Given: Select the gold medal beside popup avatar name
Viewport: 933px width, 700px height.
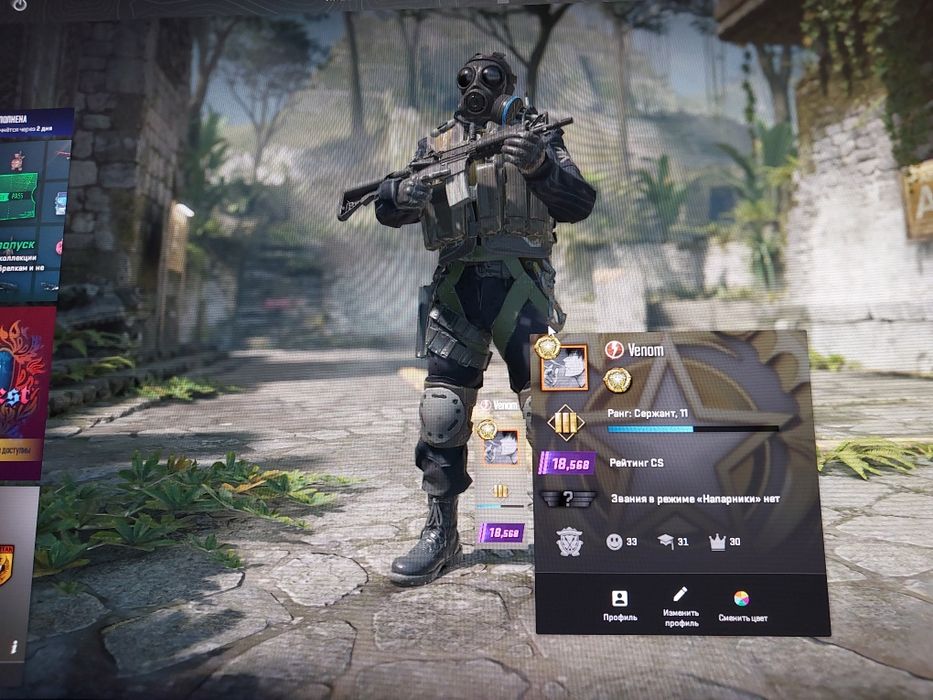Looking at the screenshot, I should tap(618, 379).
